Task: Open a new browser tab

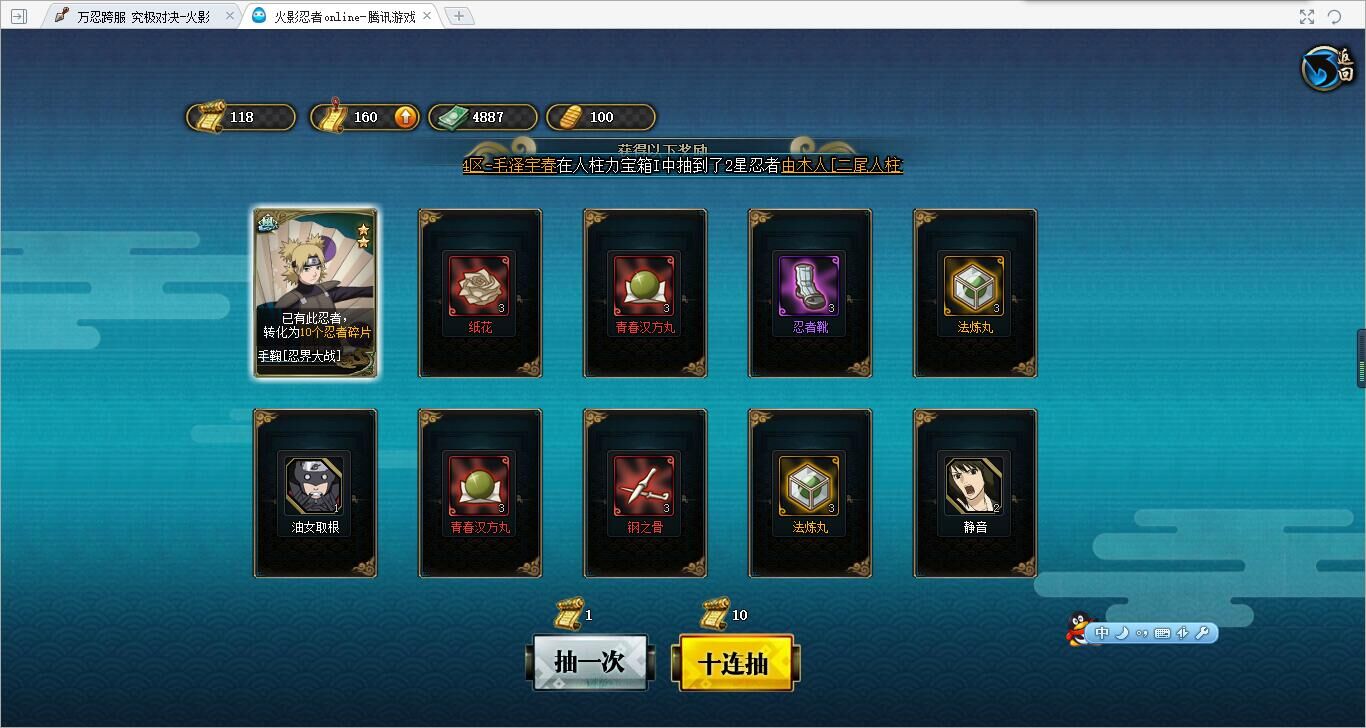Action: point(458,16)
